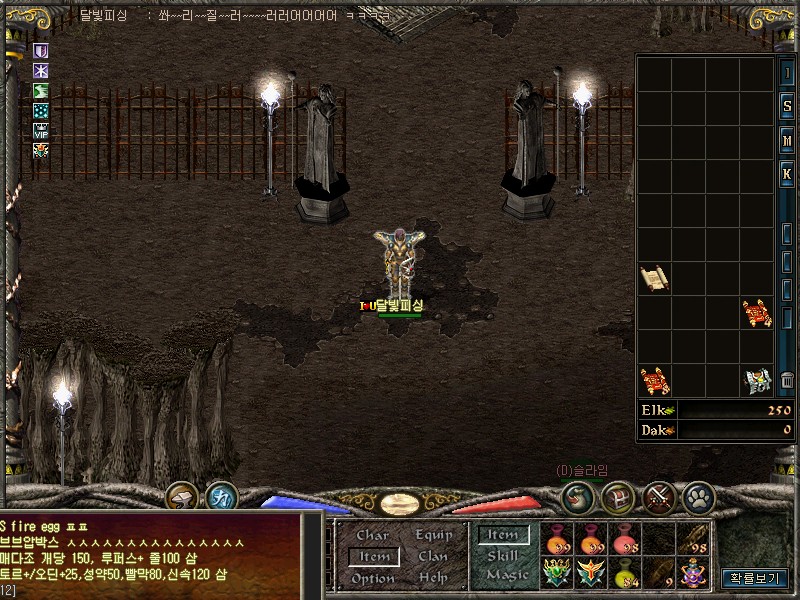Switch the quick bar to Skill
Viewport: 800px width, 600px height.
pyautogui.click(x=503, y=556)
